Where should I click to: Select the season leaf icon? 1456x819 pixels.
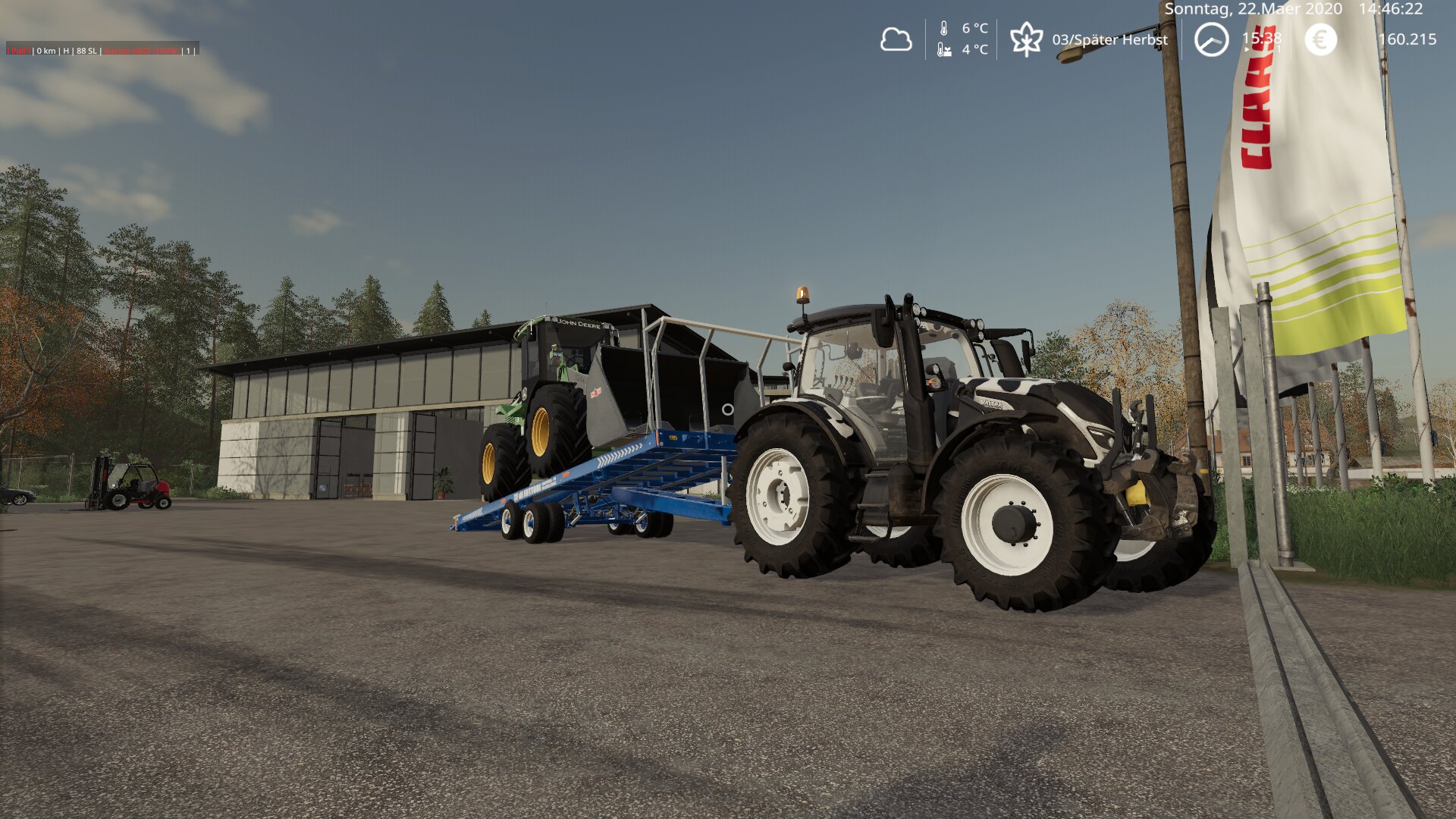1026,39
